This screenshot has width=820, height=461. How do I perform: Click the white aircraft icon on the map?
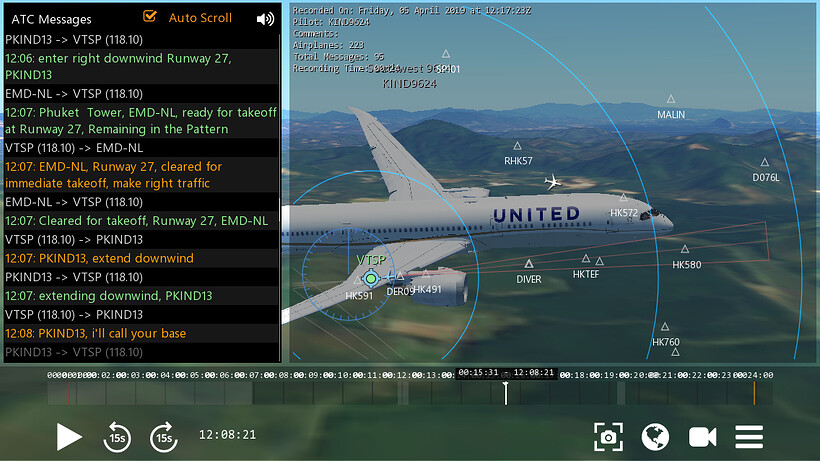click(x=553, y=182)
